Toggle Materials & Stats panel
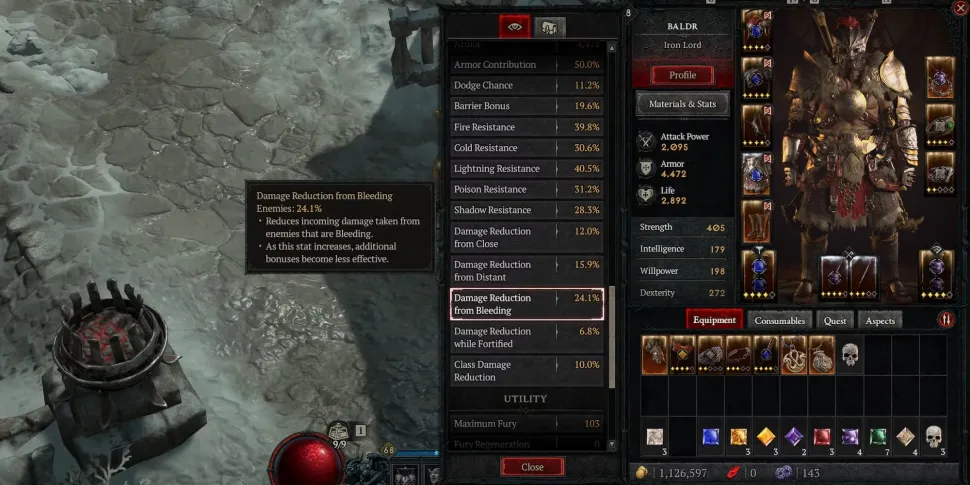The height and width of the screenshot is (485, 970). [682, 104]
